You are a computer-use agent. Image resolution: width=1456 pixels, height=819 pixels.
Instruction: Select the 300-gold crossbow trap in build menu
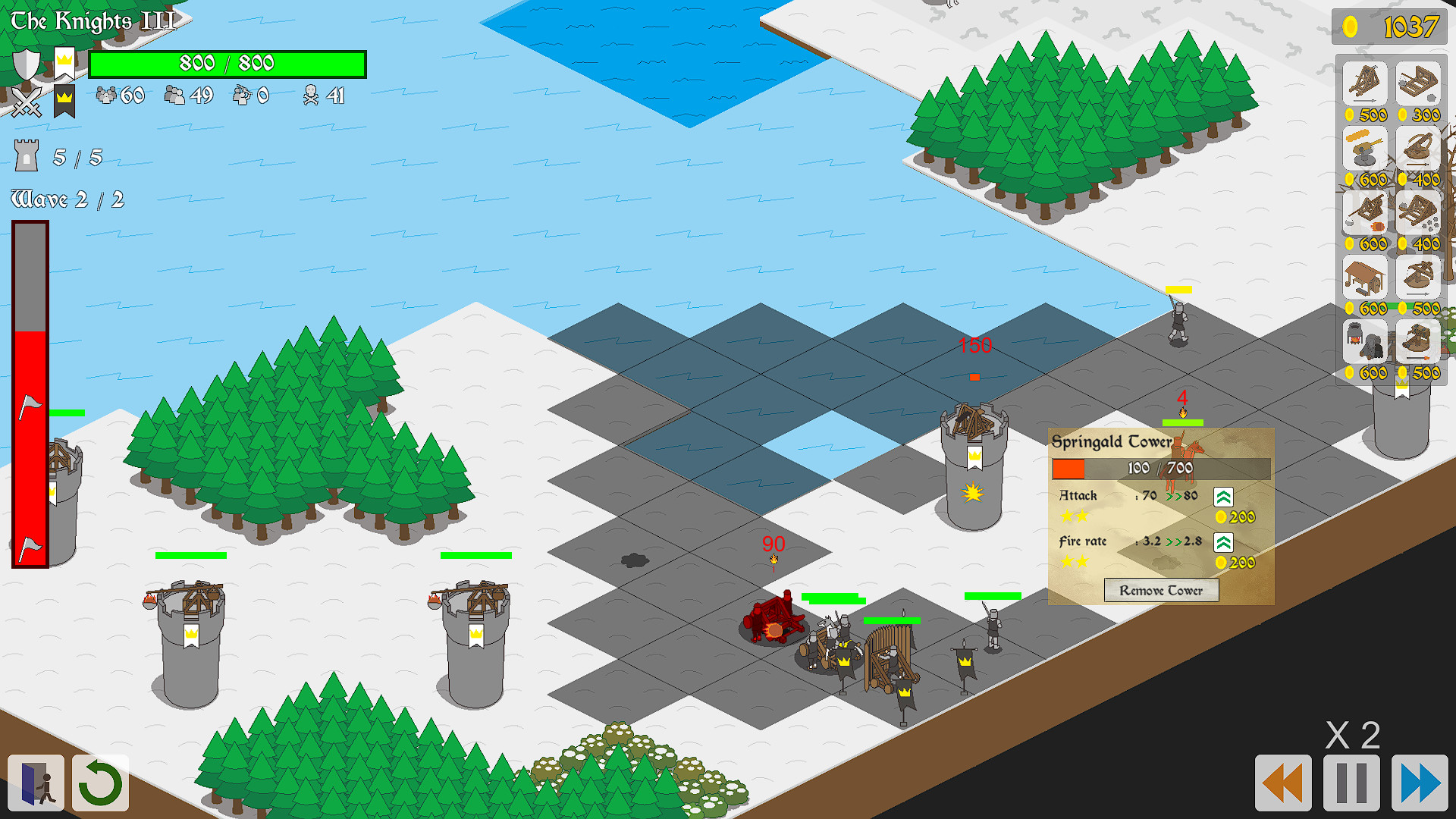(x=1419, y=83)
